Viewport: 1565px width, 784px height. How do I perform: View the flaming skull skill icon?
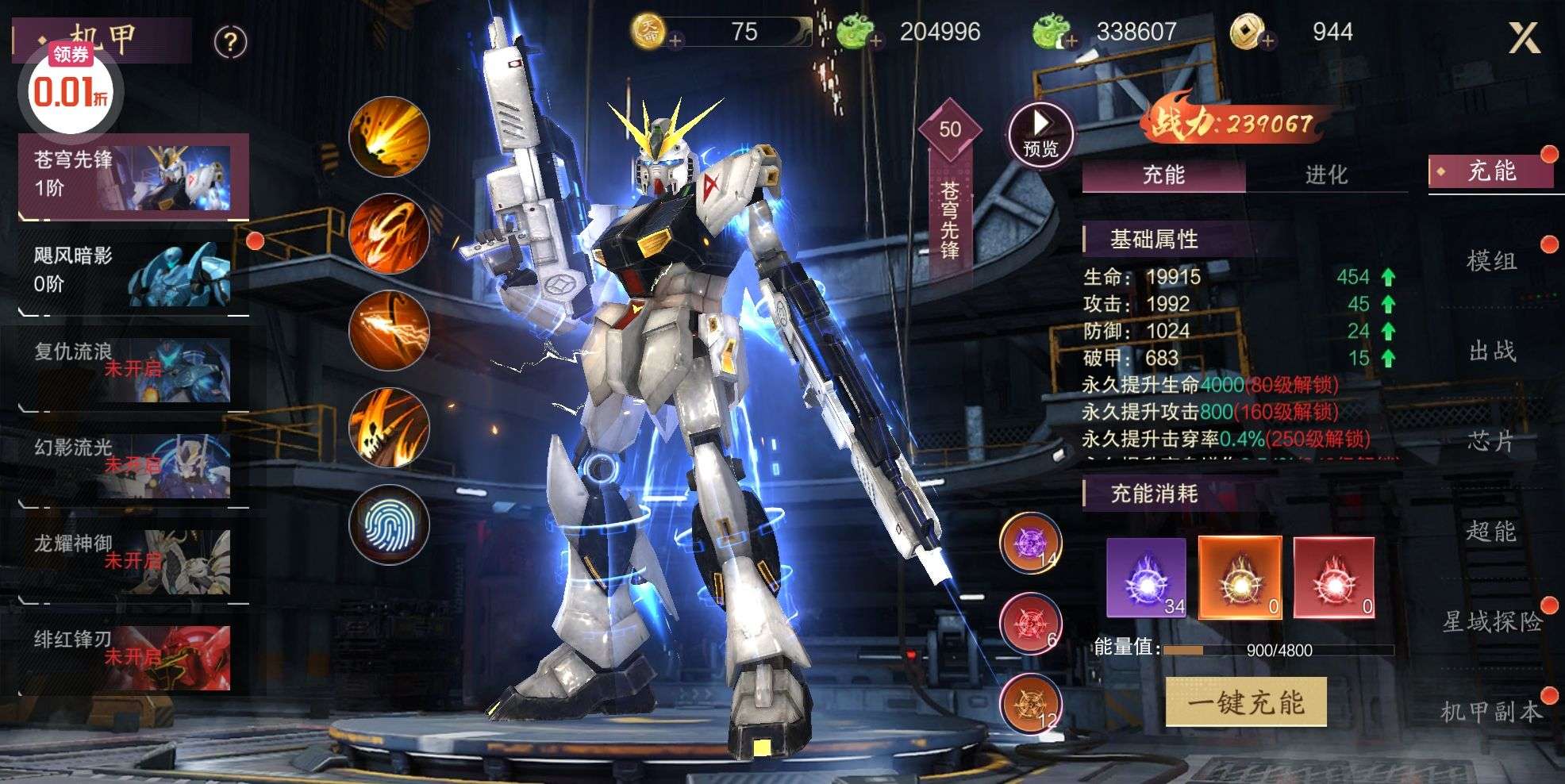pyautogui.click(x=389, y=428)
